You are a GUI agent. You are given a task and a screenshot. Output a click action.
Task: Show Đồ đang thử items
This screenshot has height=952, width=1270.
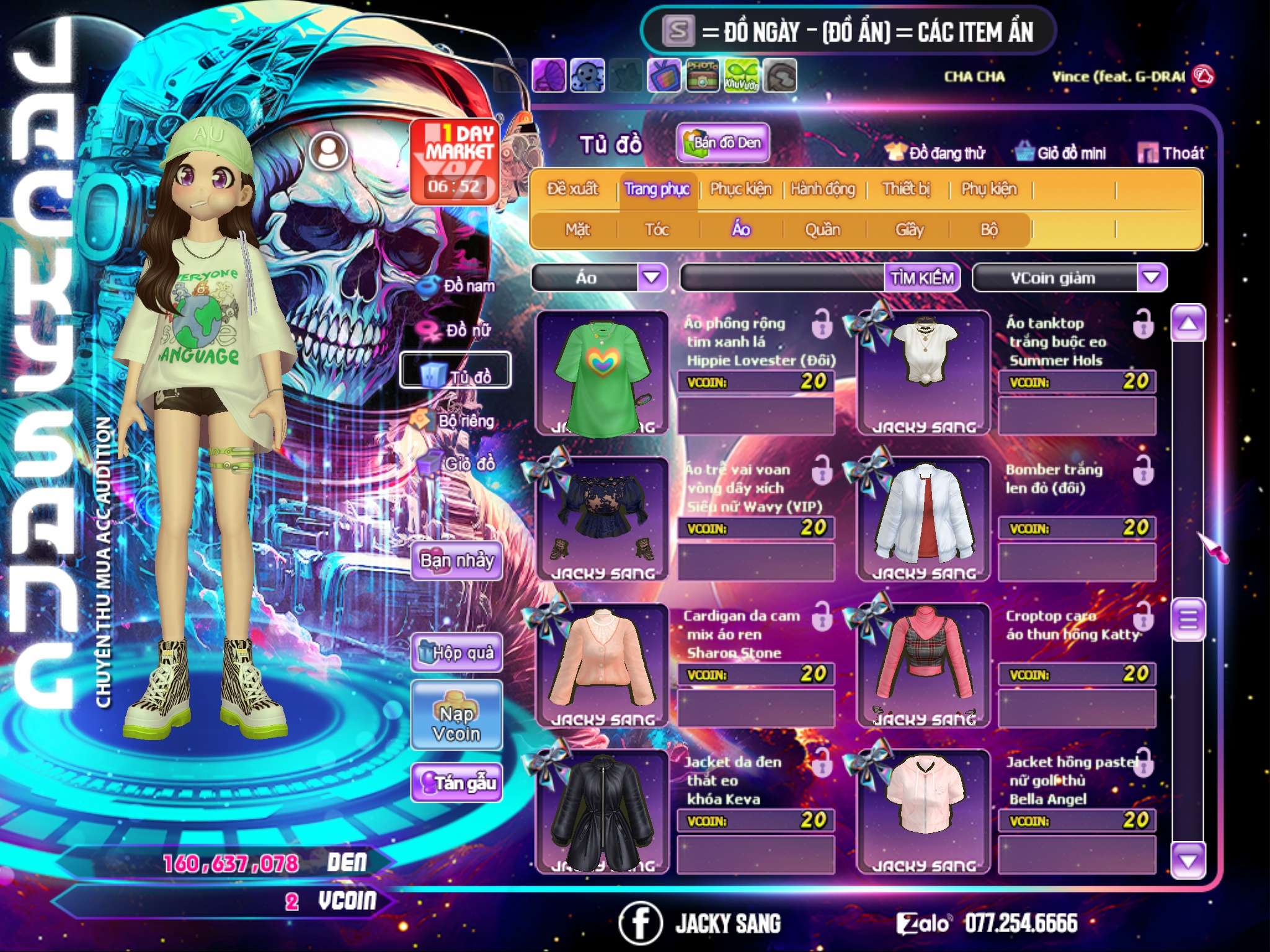pos(935,153)
